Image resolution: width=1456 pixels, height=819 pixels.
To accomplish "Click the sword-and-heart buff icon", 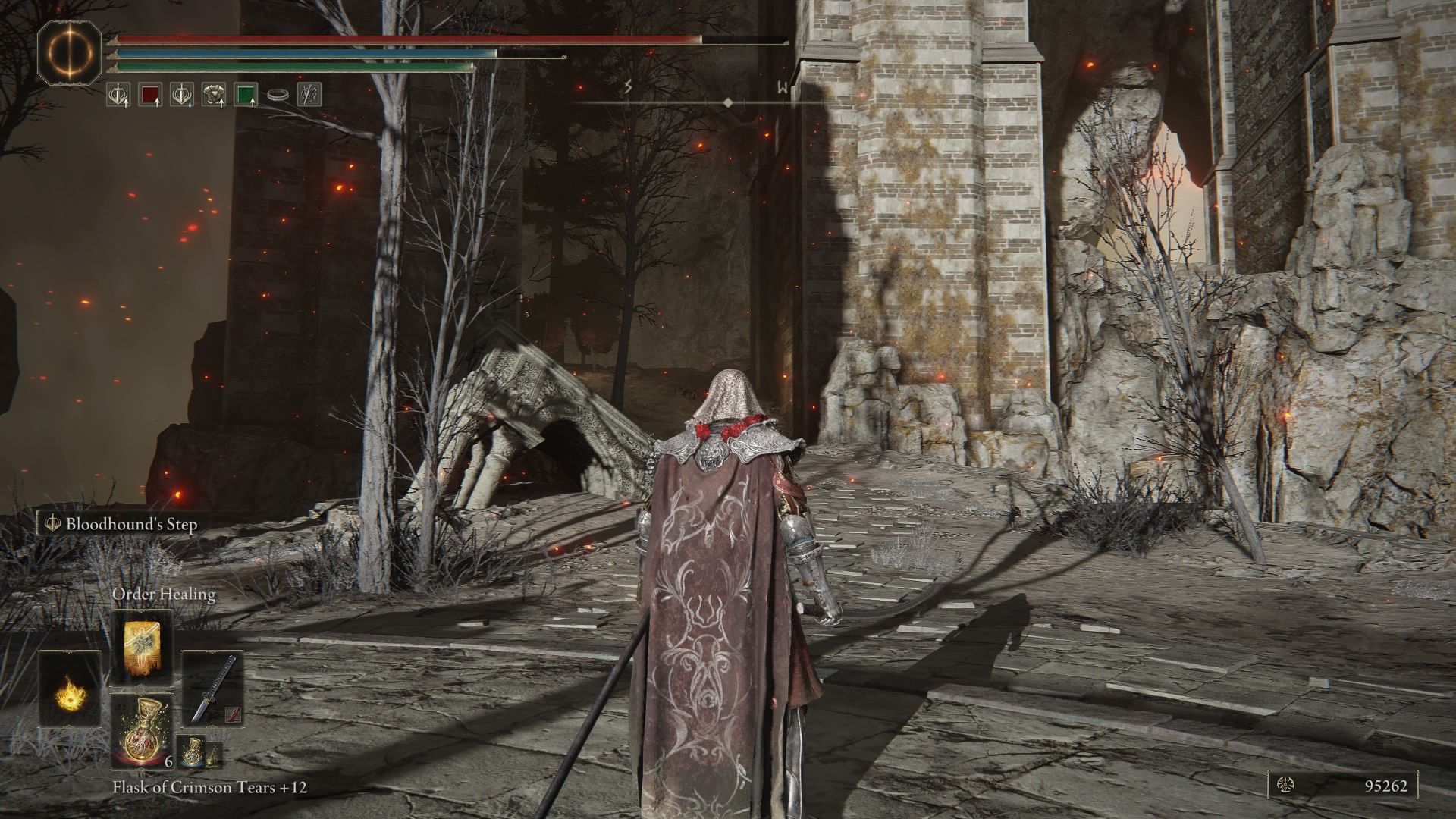I will [118, 96].
